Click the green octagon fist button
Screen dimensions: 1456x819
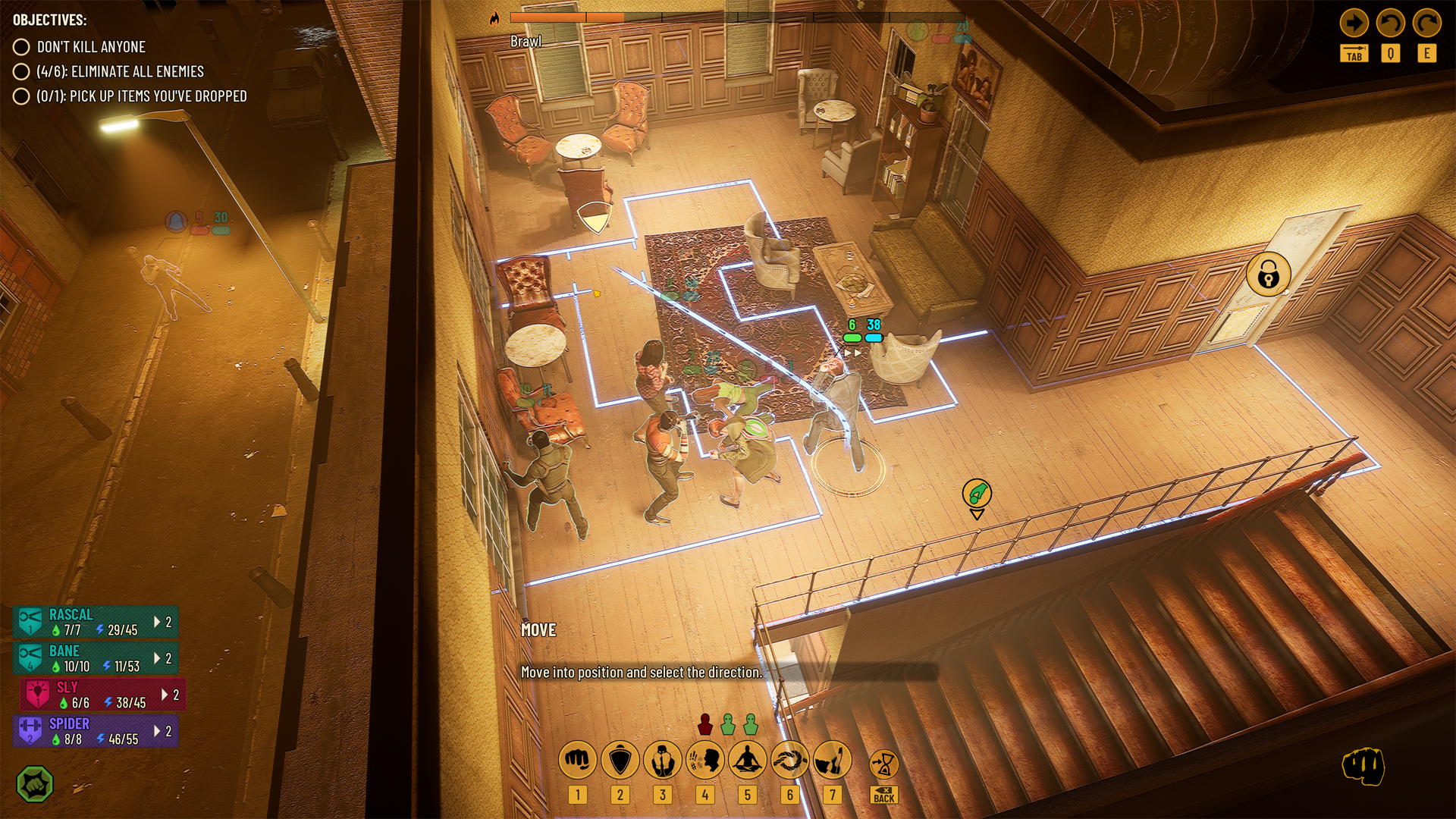tap(35, 784)
